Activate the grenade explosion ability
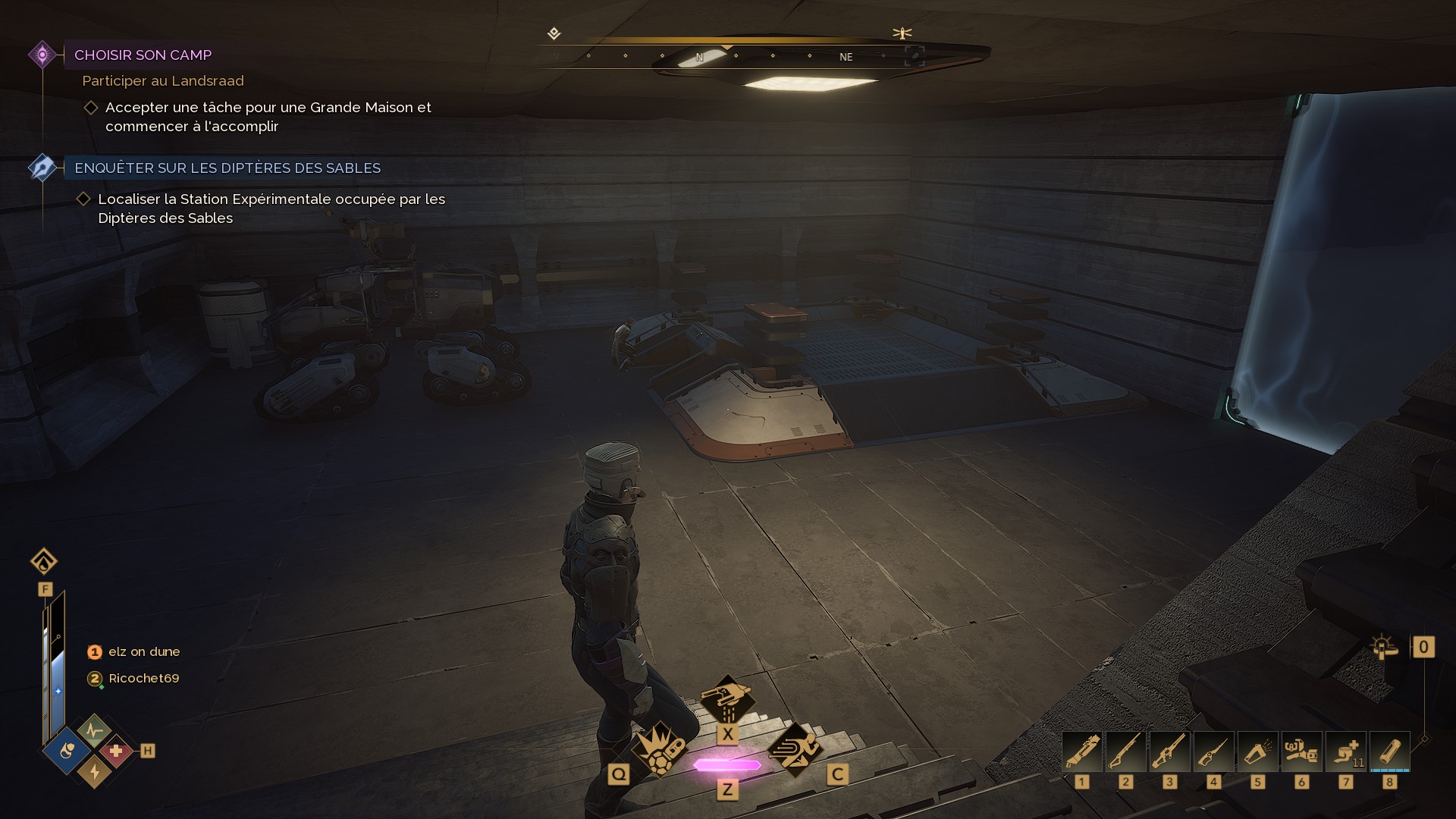This screenshot has width=1456, height=819. tap(659, 748)
